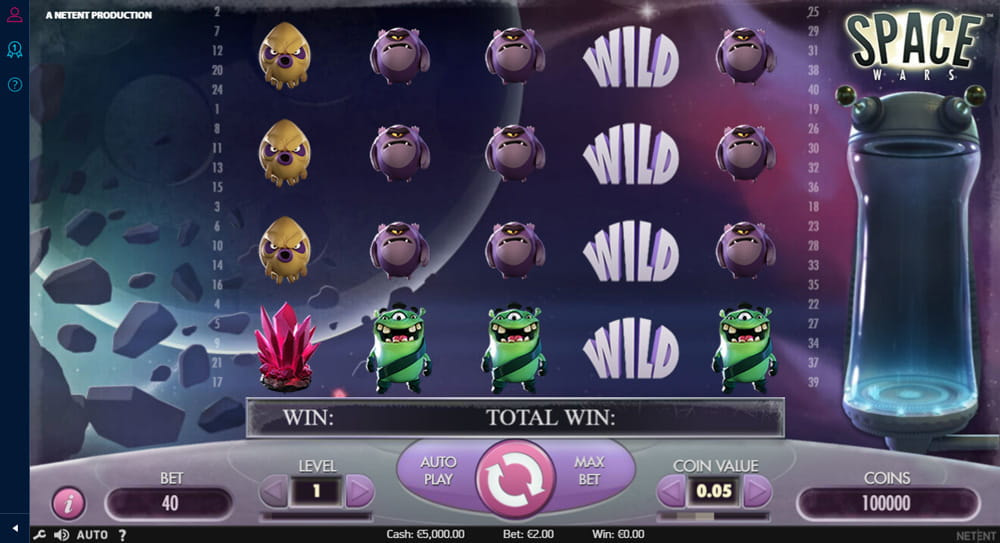
Task: Increase the bet level with the right arrow
Action: pyautogui.click(x=360, y=491)
